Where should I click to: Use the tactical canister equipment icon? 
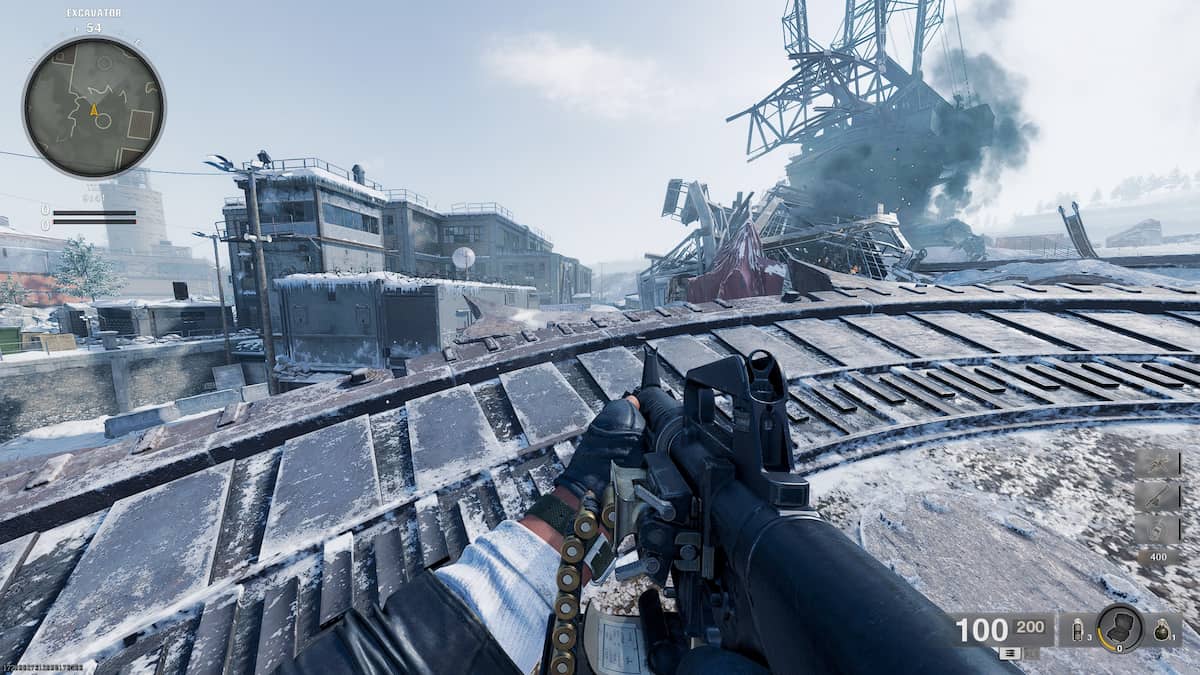1078,630
